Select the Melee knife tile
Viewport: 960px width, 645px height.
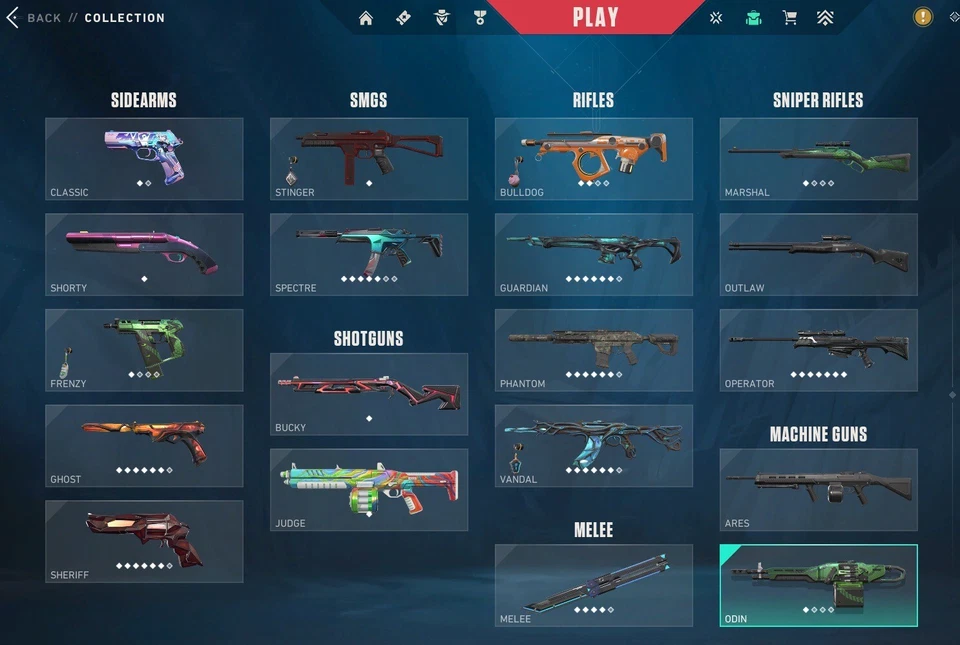[594, 585]
